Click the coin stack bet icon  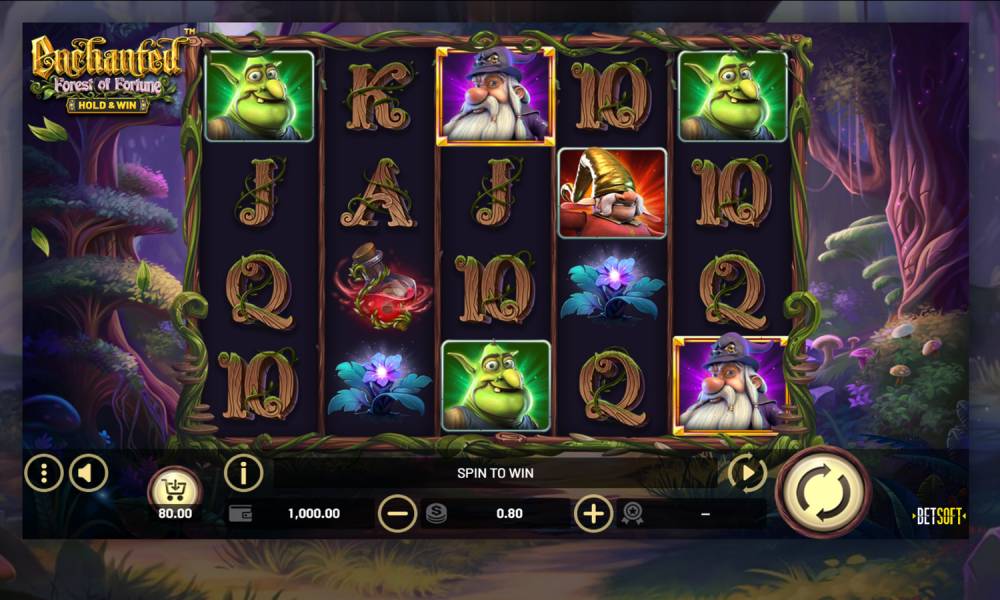point(436,514)
